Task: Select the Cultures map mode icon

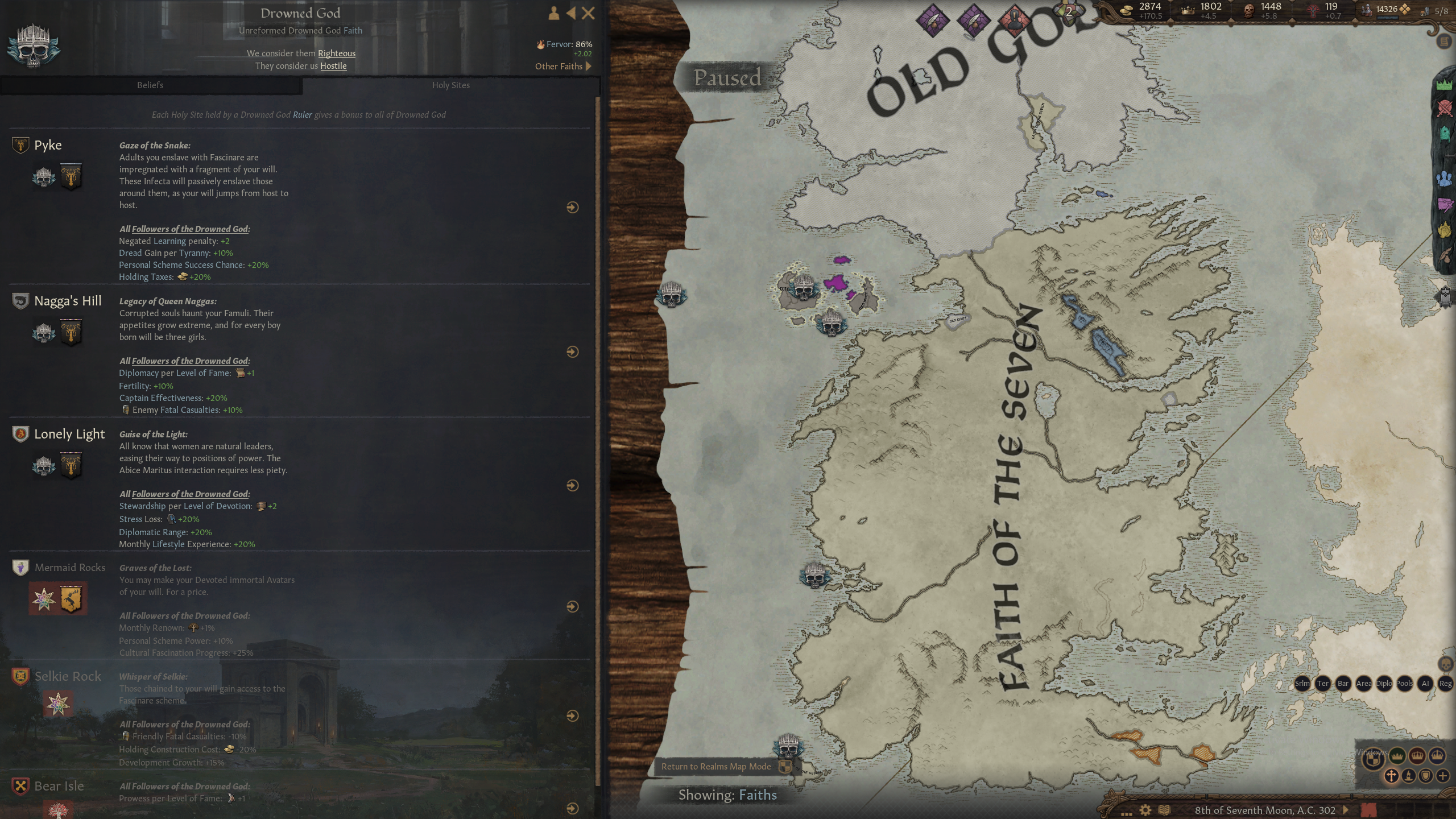Action: pyautogui.click(x=1409, y=776)
